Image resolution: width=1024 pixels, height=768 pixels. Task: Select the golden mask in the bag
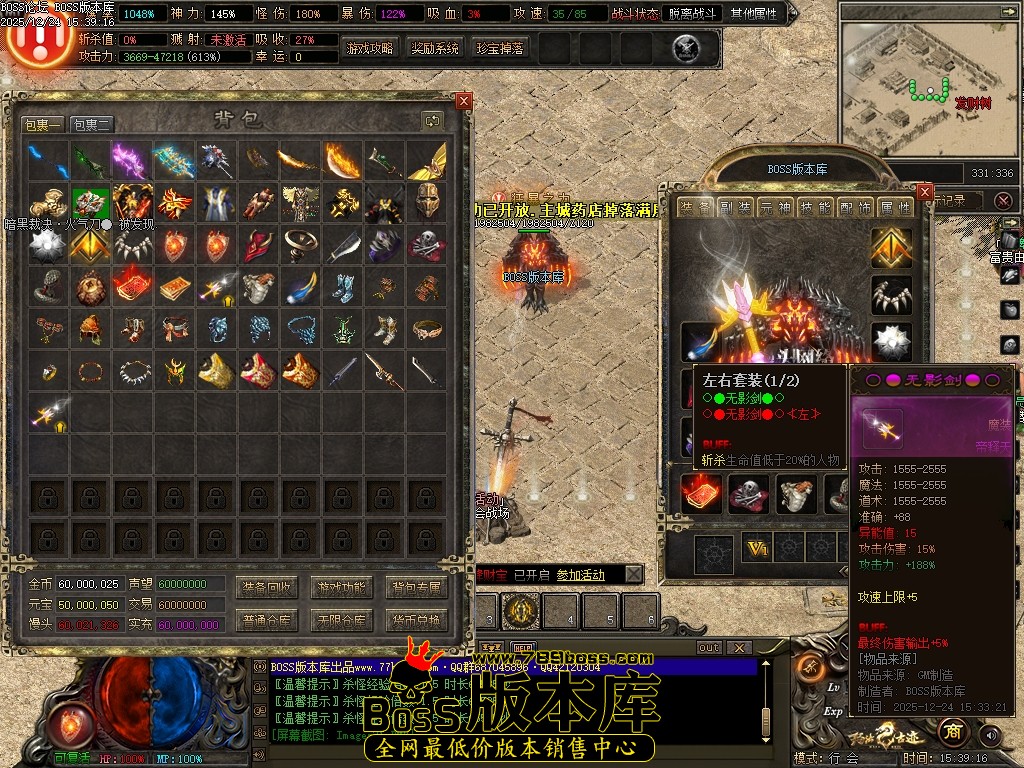point(428,202)
